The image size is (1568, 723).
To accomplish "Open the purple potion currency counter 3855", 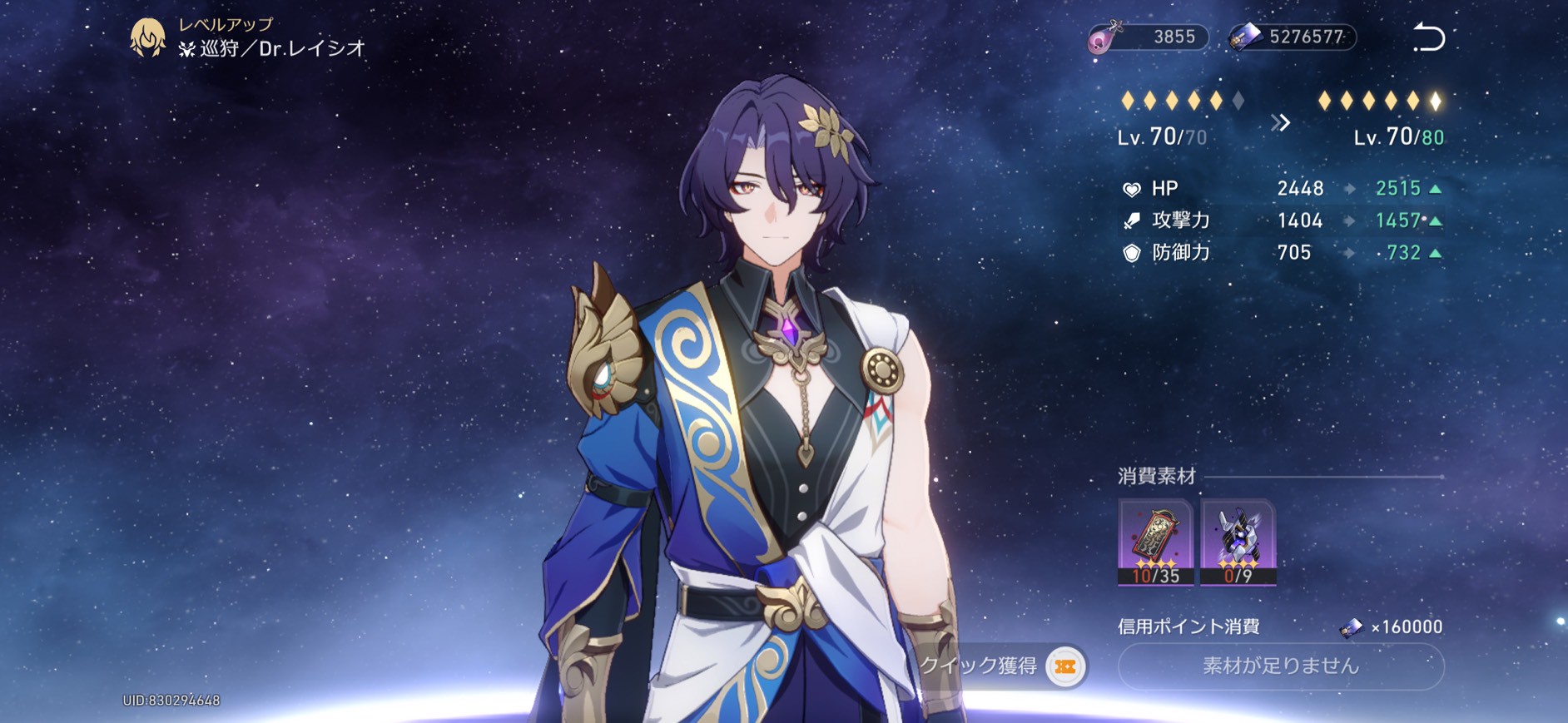I will (1149, 37).
